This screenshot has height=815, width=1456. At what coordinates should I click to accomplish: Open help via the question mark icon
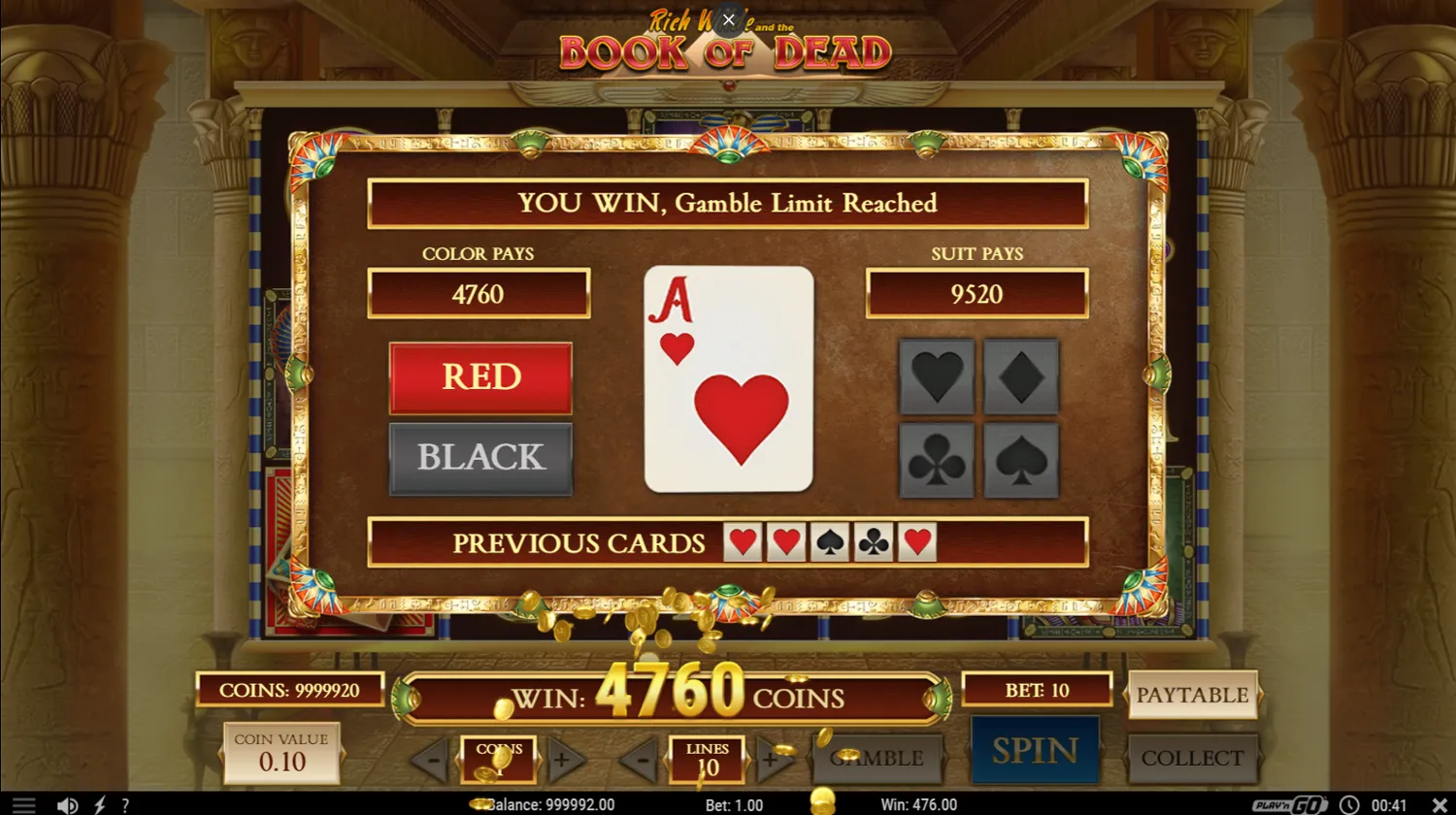pyautogui.click(x=124, y=804)
